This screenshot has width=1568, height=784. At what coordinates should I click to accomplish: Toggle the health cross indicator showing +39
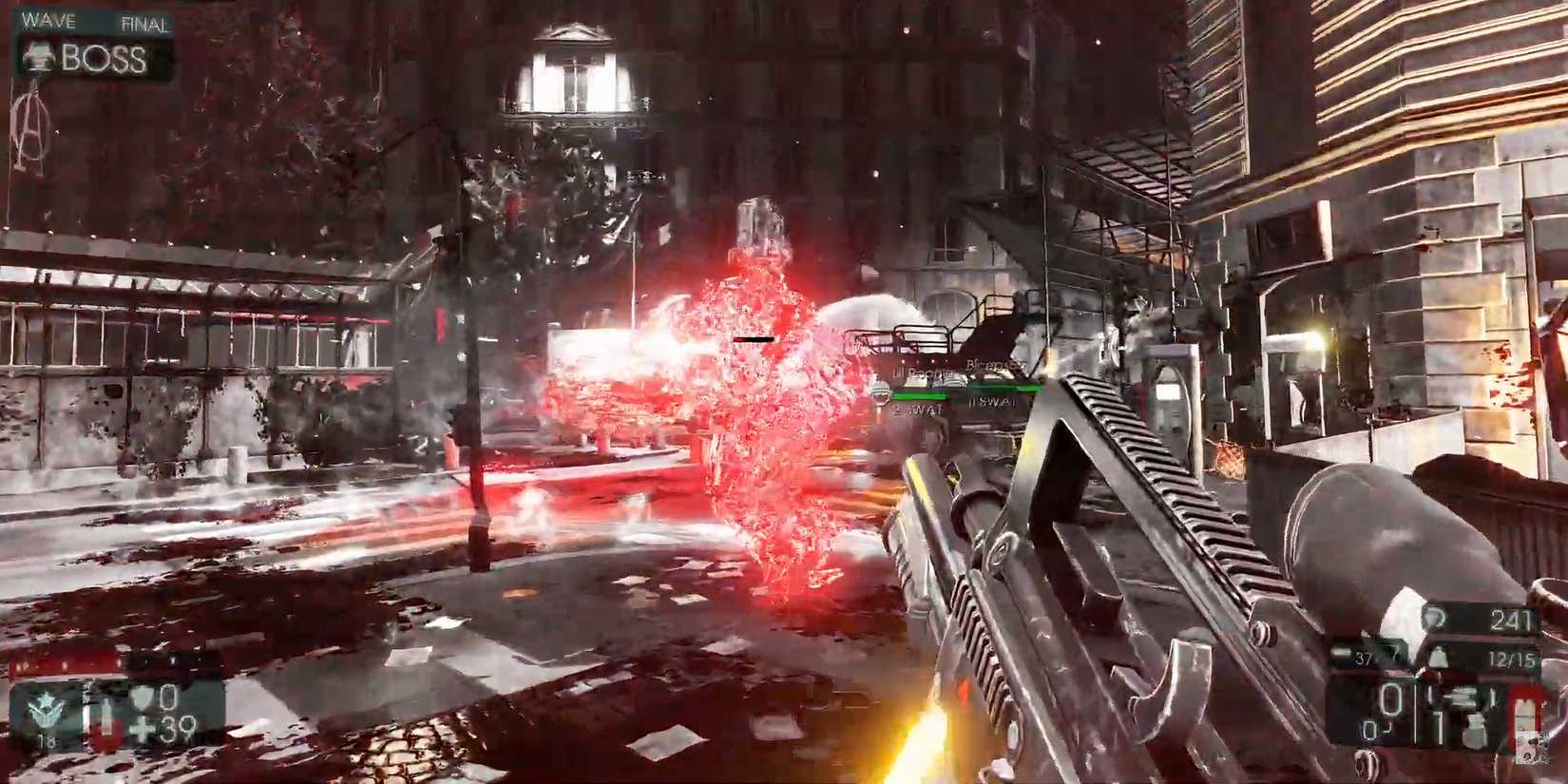coord(142,727)
